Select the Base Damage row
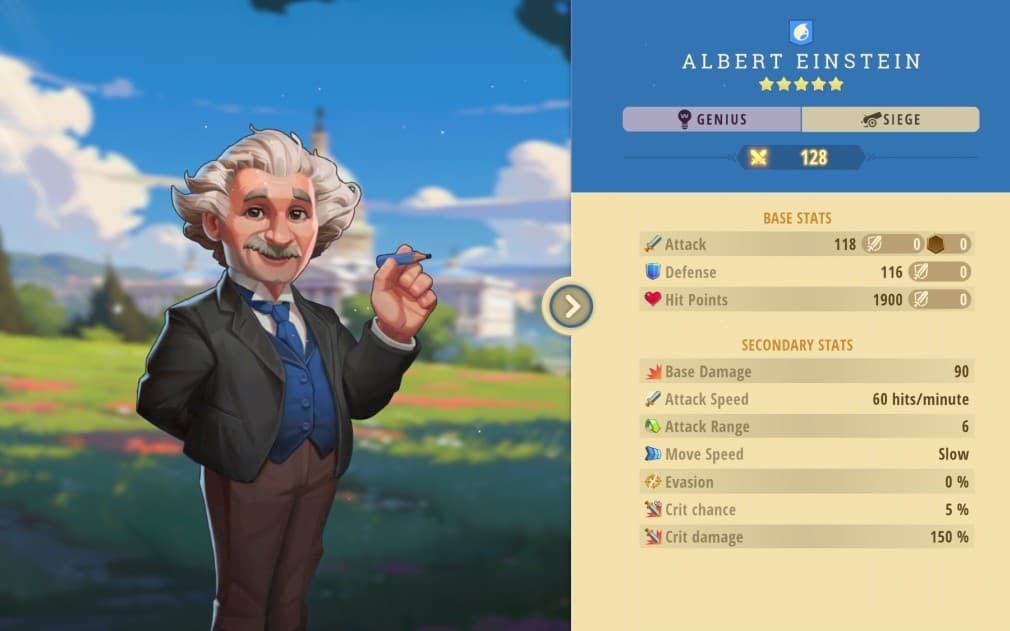Viewport: 1010px width, 631px height. click(x=805, y=372)
